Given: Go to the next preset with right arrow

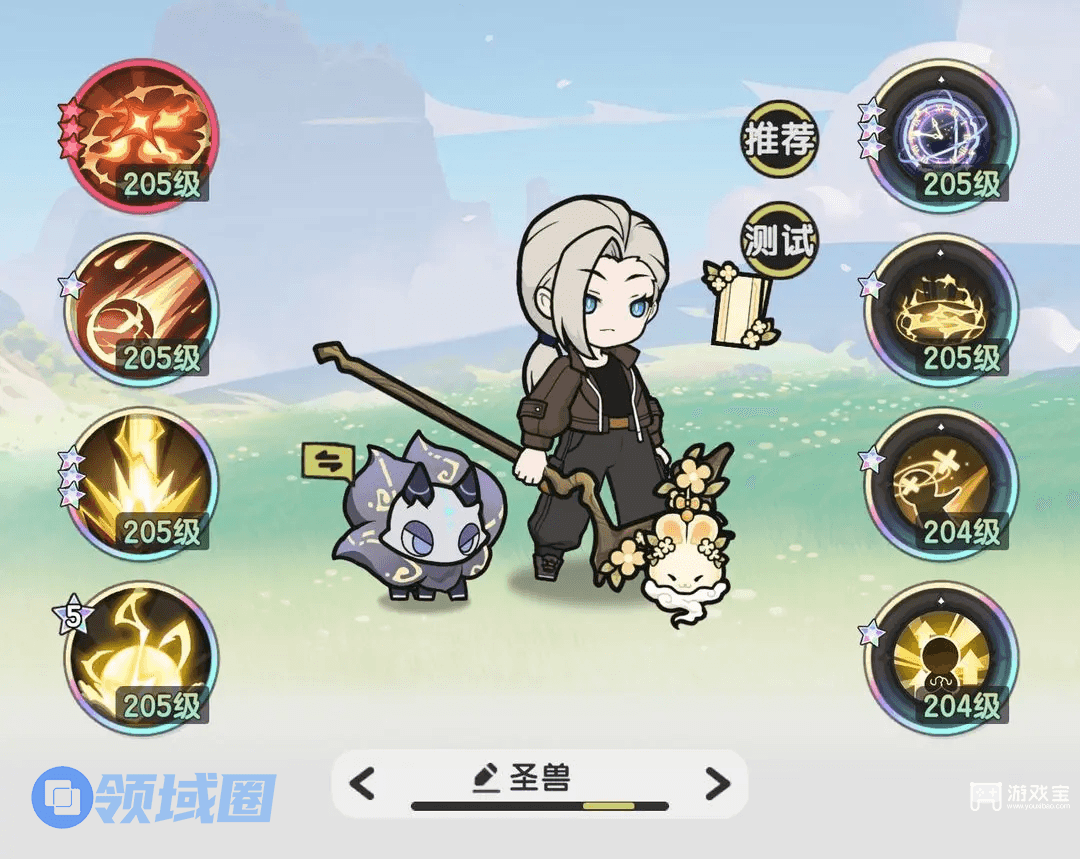Looking at the screenshot, I should [x=716, y=784].
